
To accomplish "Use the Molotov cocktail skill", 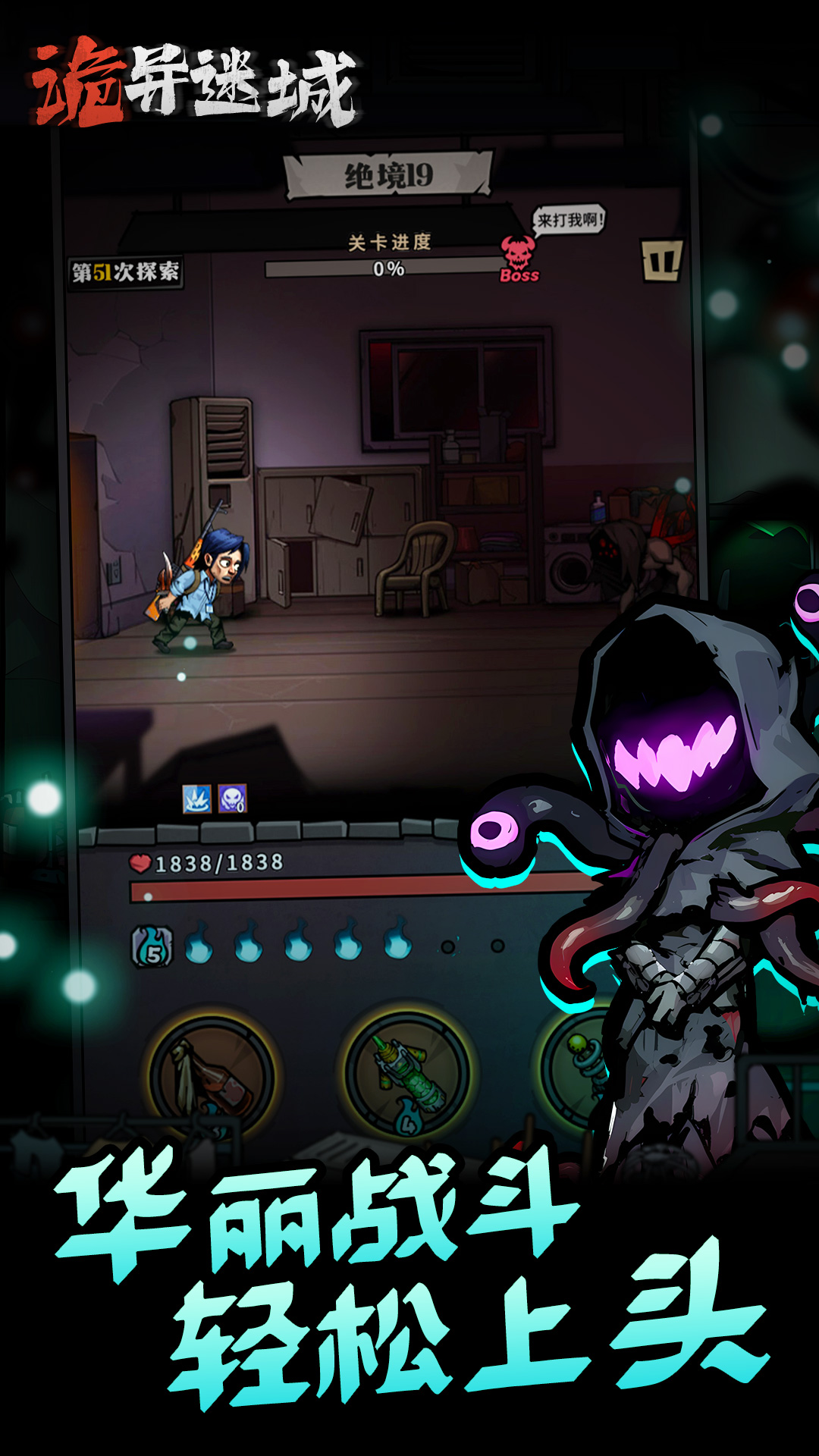I will point(212,1075).
